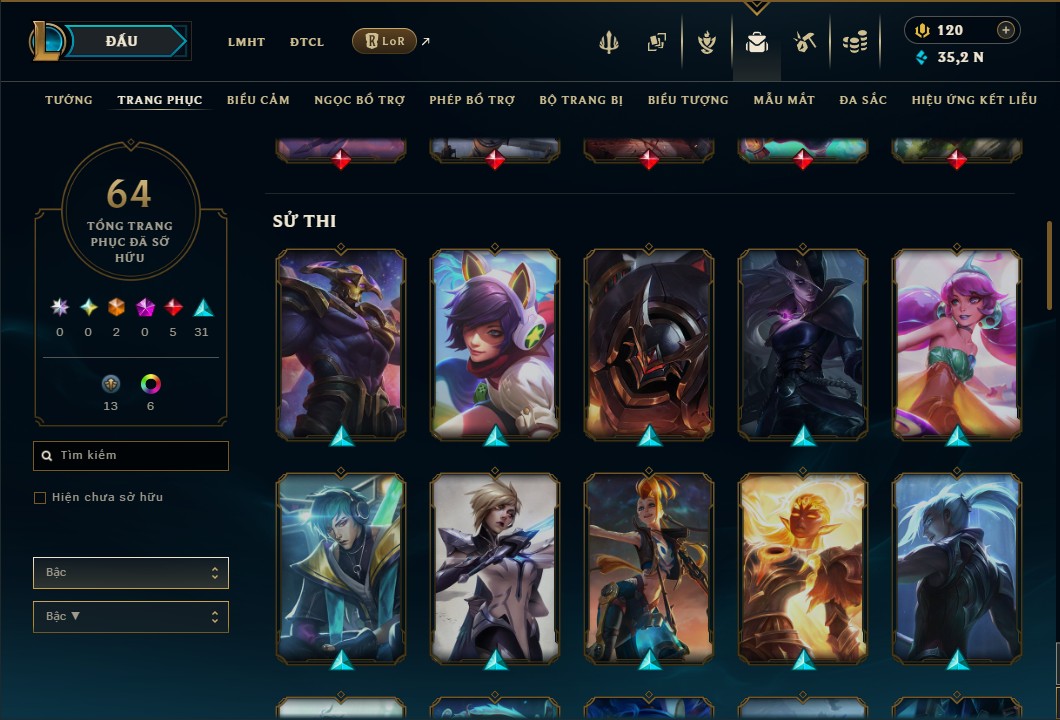1060x720 pixels.
Task: Tick the Hiện chưa sở hữu checkbox
Action: [x=40, y=498]
